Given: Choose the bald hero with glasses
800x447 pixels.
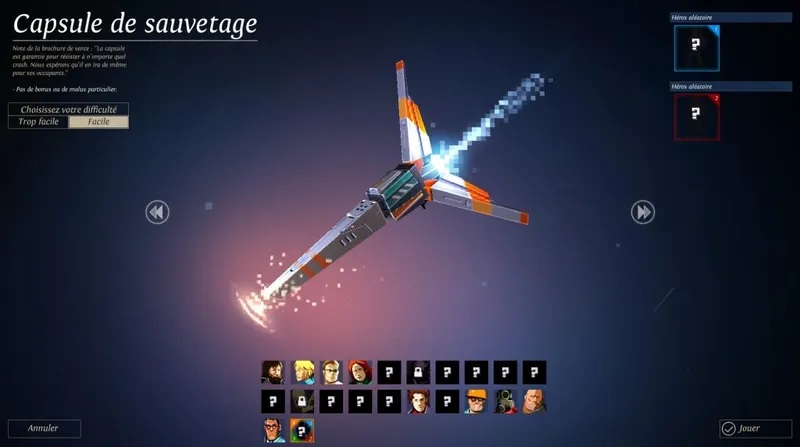Looking at the screenshot, I should click(332, 373).
